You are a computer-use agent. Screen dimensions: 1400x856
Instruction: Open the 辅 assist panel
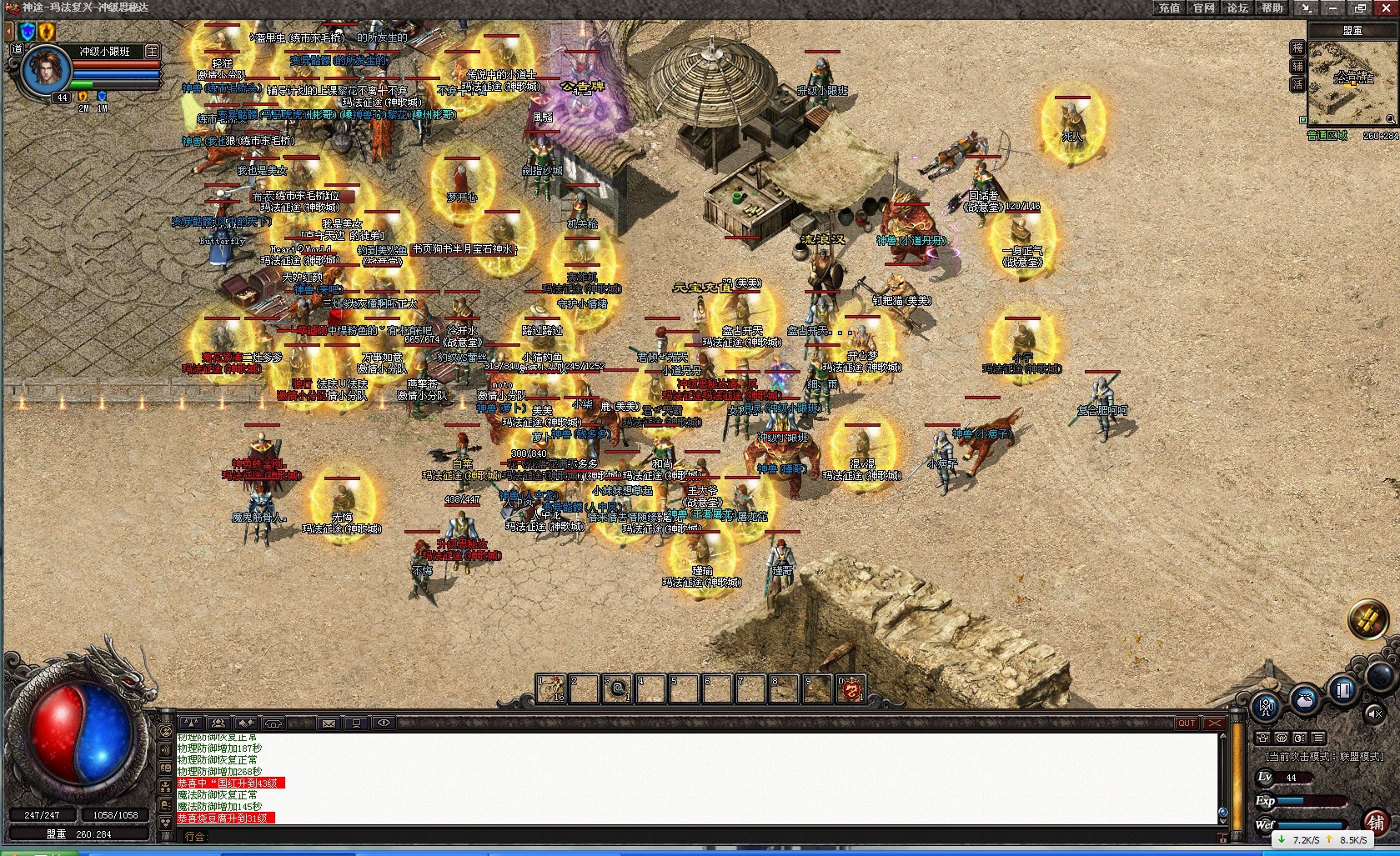pyautogui.click(x=1297, y=67)
